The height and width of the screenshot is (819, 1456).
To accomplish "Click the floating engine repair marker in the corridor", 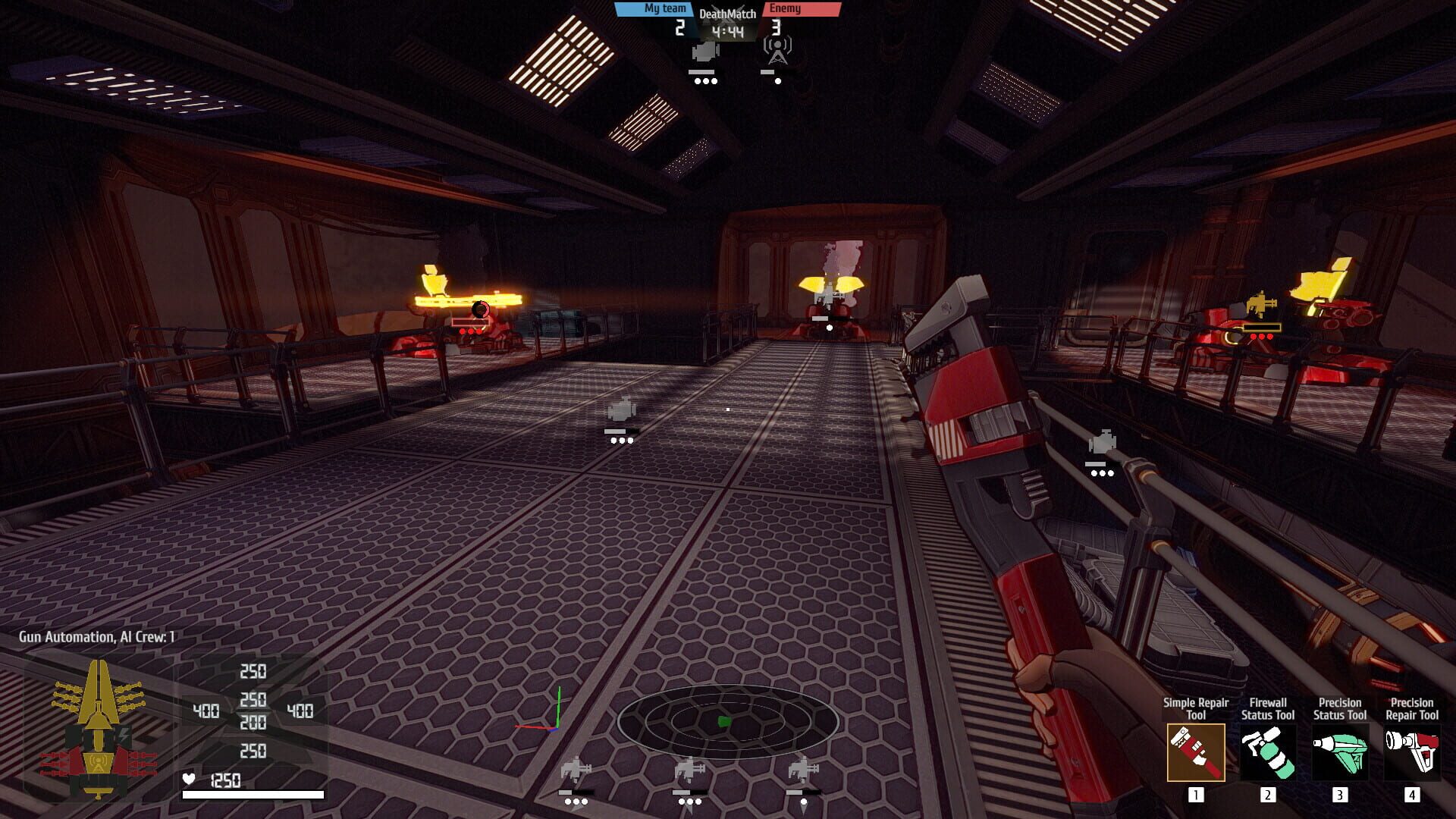I will click(622, 409).
